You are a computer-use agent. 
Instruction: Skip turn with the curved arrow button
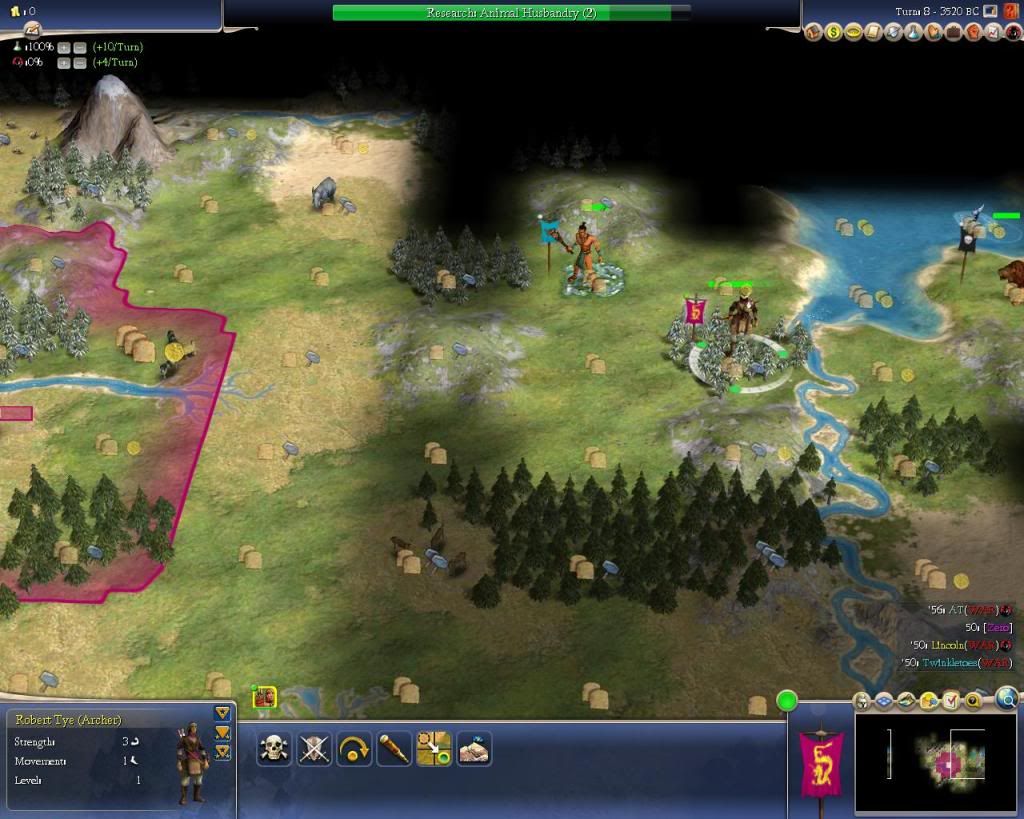pos(354,748)
